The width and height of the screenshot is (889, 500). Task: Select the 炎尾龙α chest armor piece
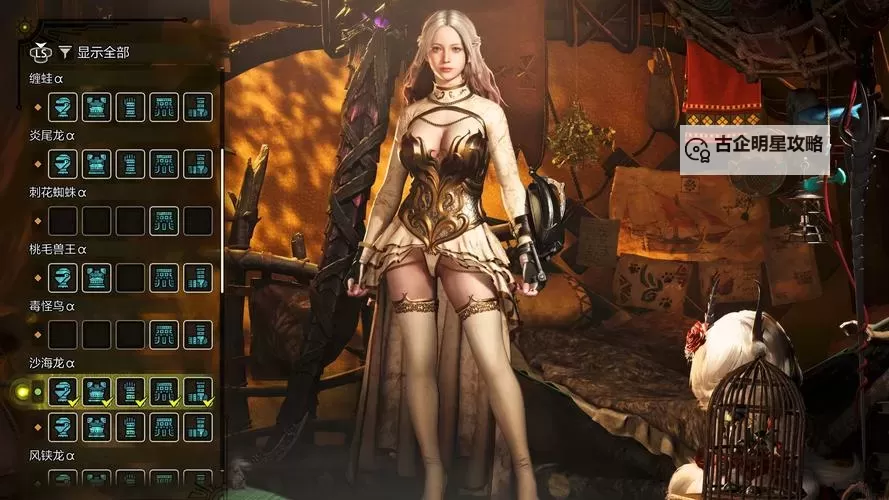[x=97, y=164]
